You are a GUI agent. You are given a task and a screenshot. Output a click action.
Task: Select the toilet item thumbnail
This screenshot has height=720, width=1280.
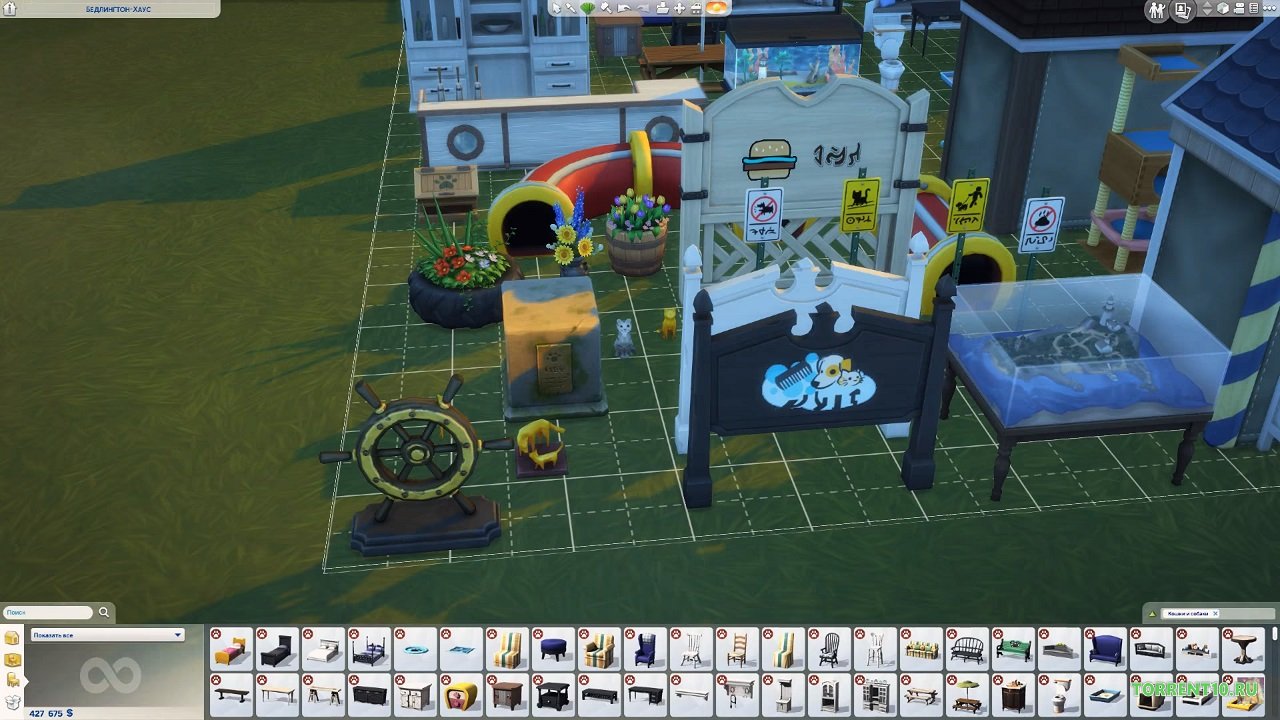[x=1058, y=694]
